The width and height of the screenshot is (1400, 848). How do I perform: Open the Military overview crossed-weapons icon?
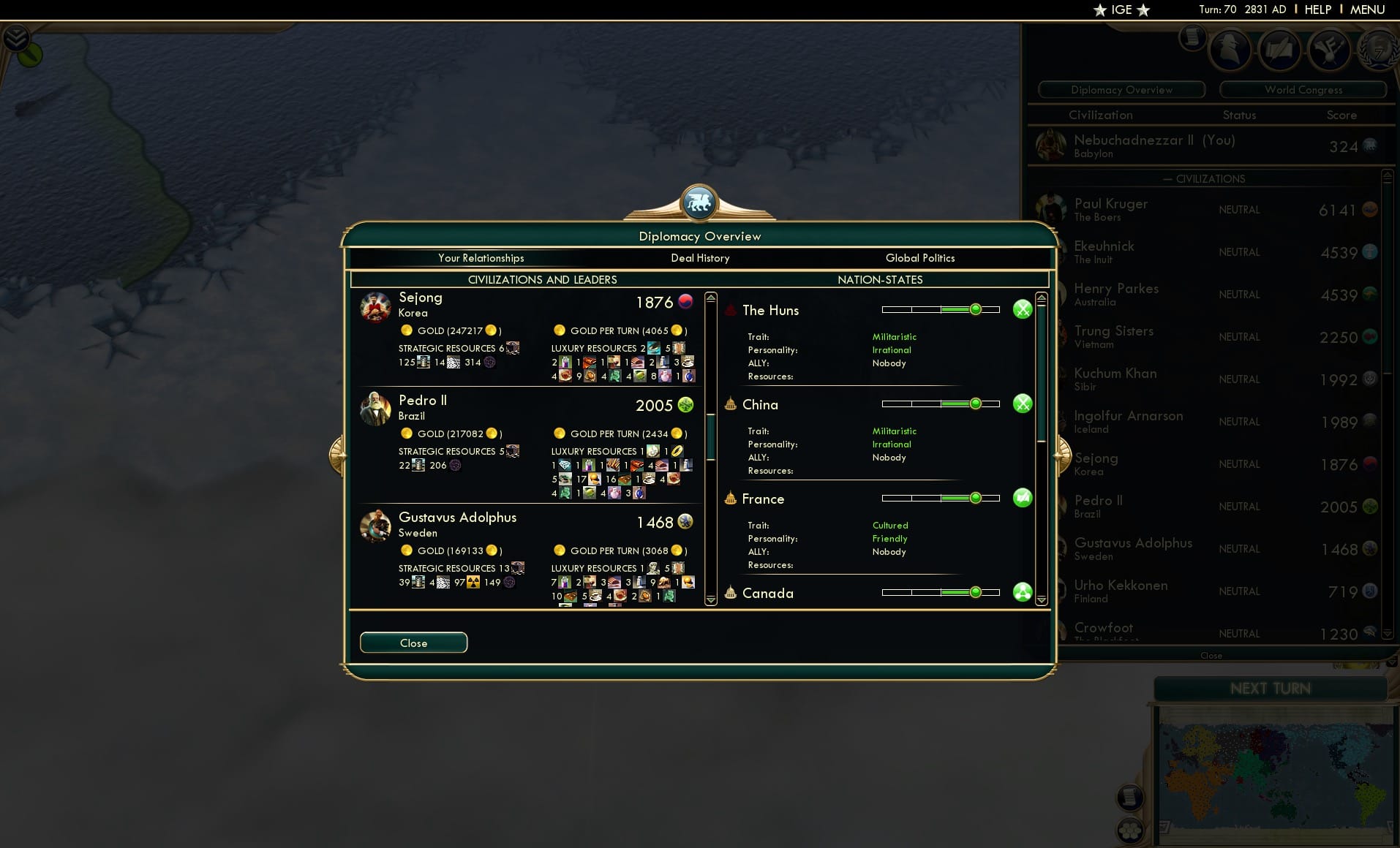[x=1331, y=50]
